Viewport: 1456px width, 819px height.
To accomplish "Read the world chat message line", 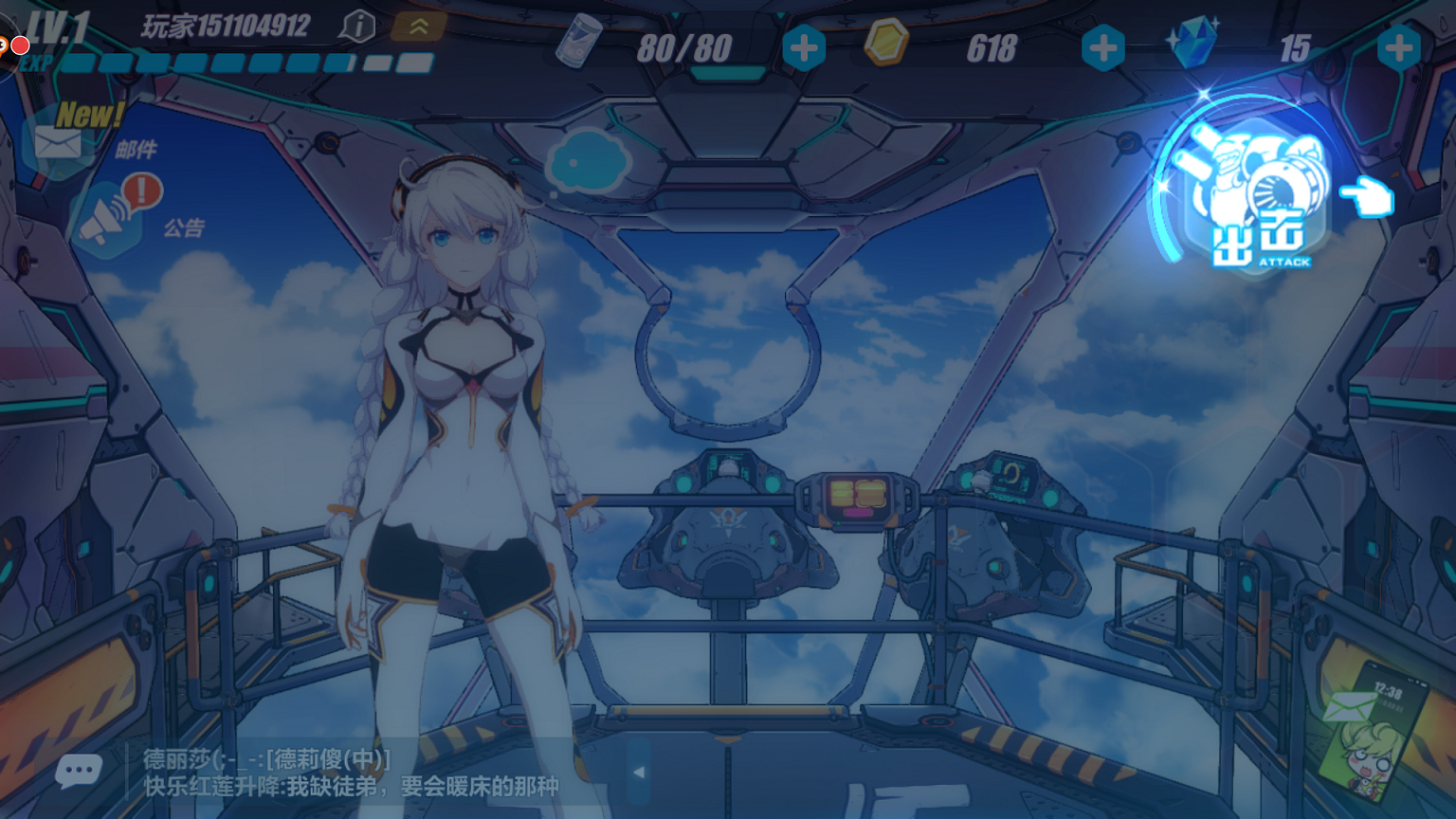I will [x=351, y=786].
